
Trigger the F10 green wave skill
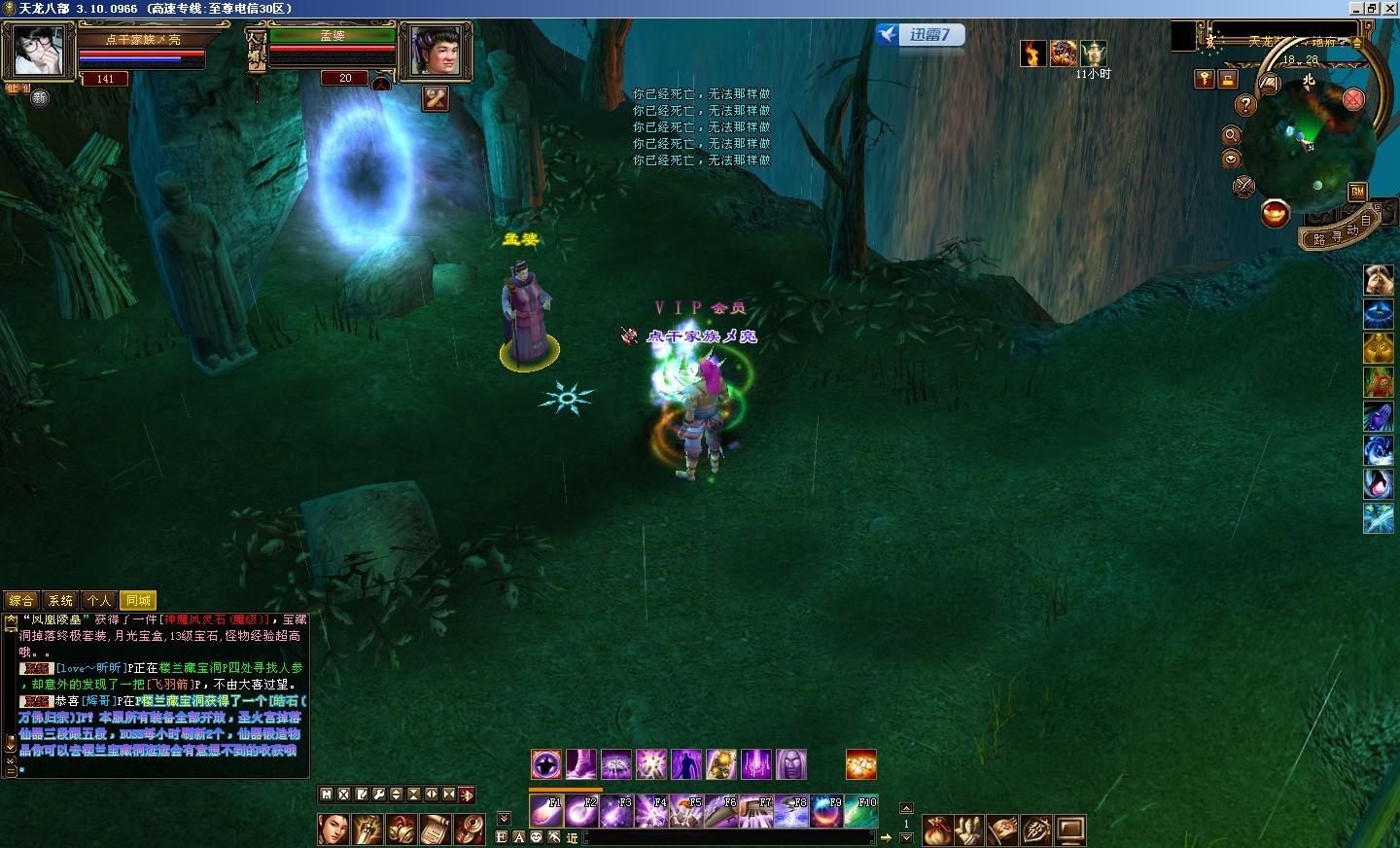point(860,811)
